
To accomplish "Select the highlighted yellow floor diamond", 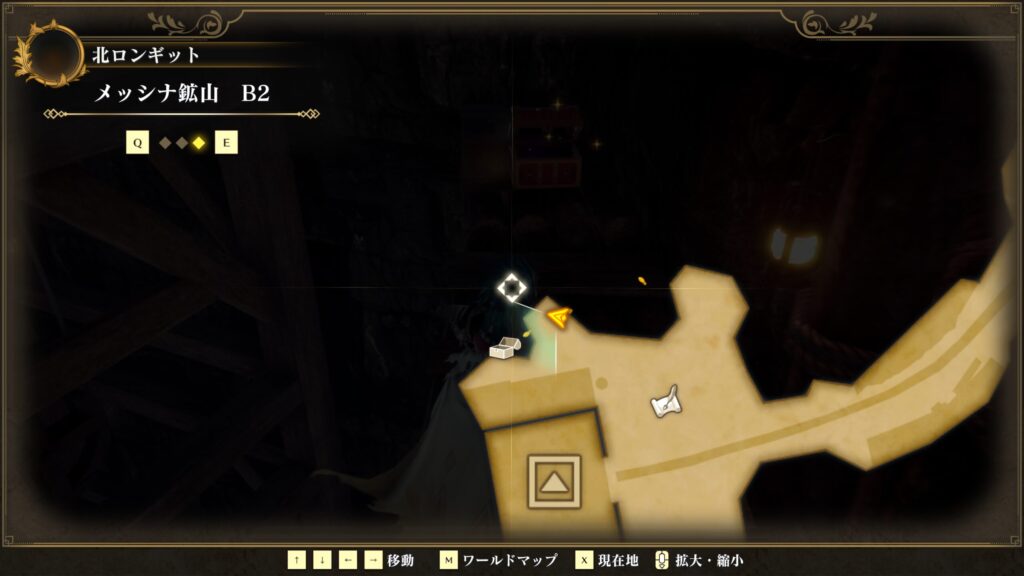I will 199,143.
